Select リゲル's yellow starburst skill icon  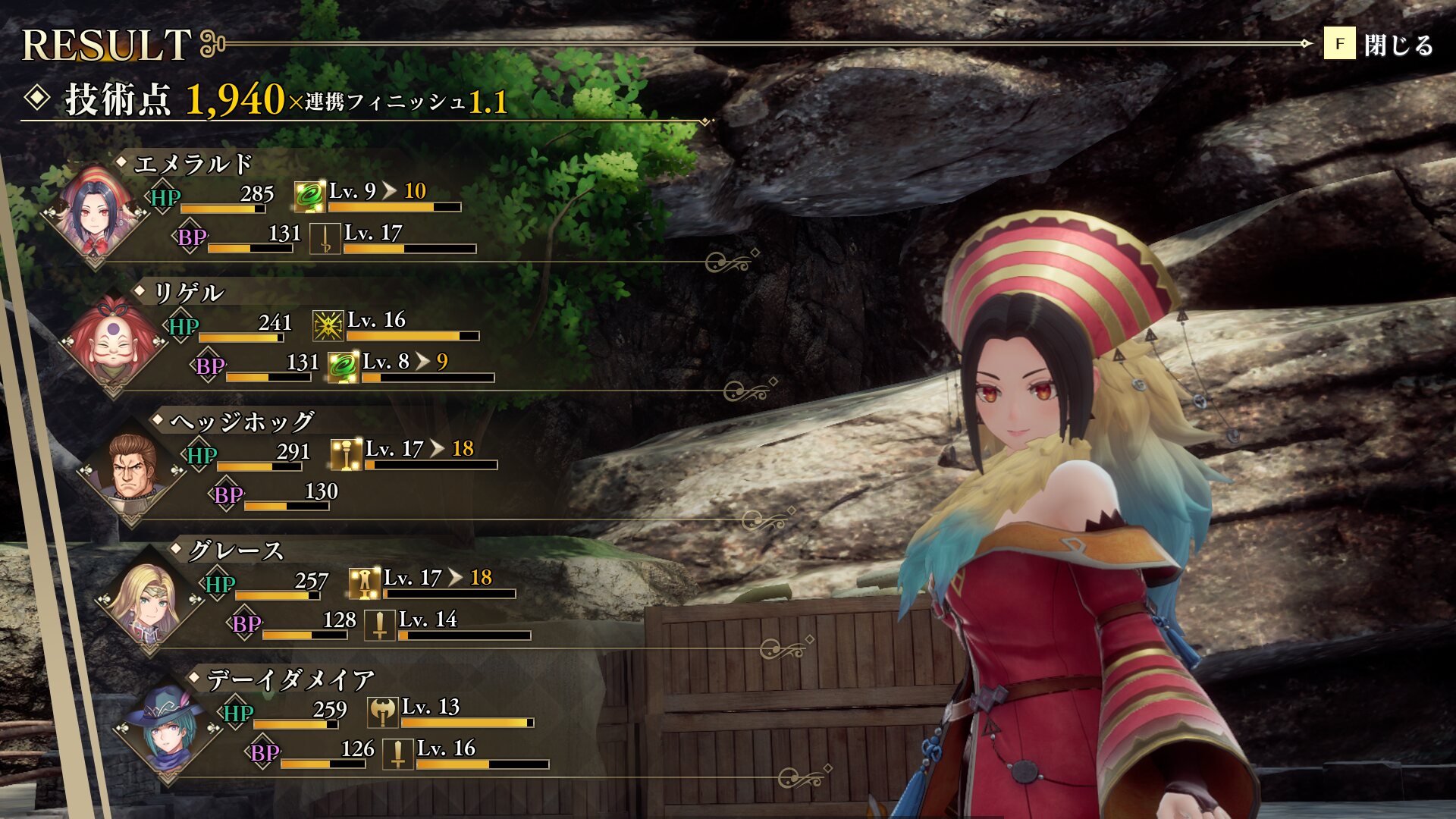tap(328, 326)
